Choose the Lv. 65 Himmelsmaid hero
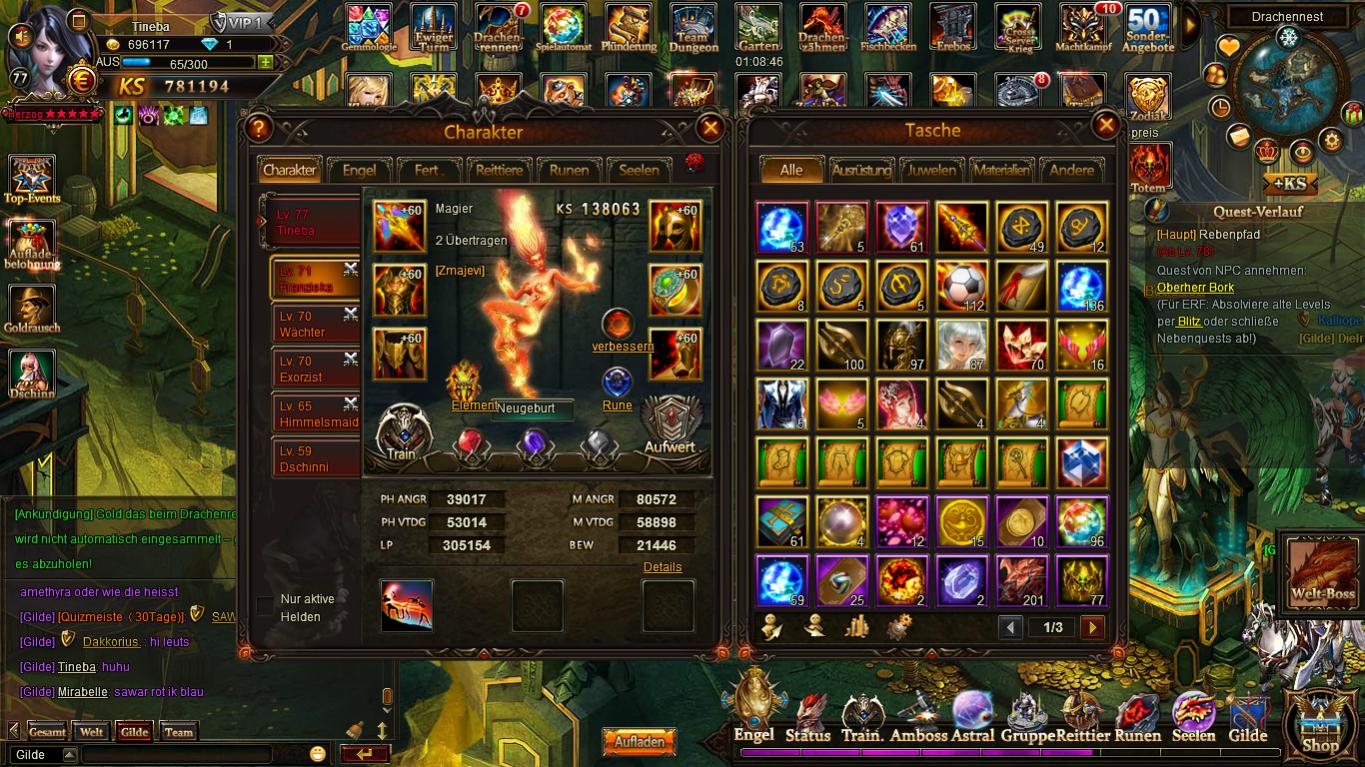Image resolution: width=1365 pixels, height=767 pixels. point(315,414)
